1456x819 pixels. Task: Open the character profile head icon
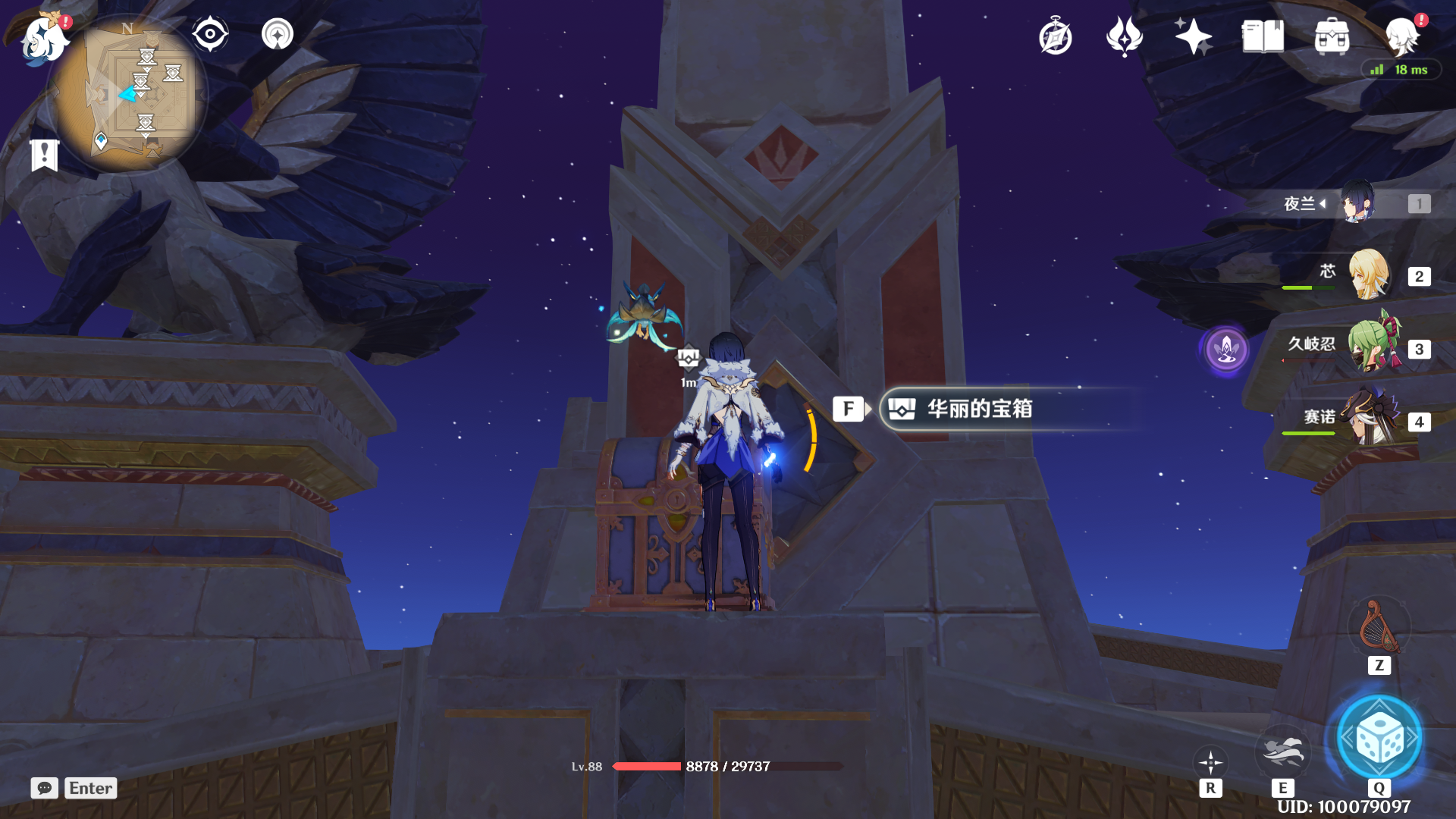(1401, 36)
